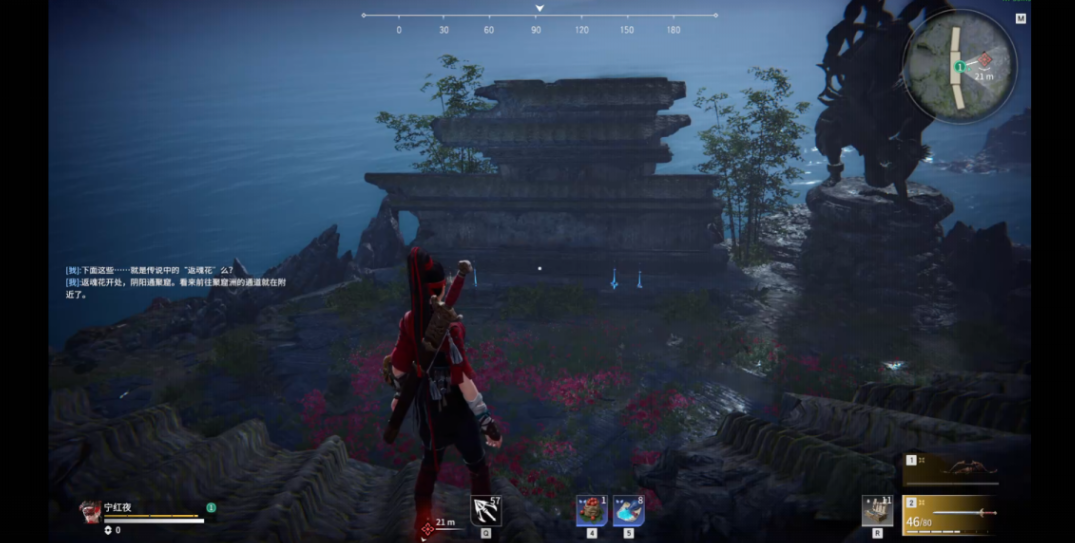Click the 宁红夜 character portrait
The image size is (1075, 543).
tap(90, 509)
